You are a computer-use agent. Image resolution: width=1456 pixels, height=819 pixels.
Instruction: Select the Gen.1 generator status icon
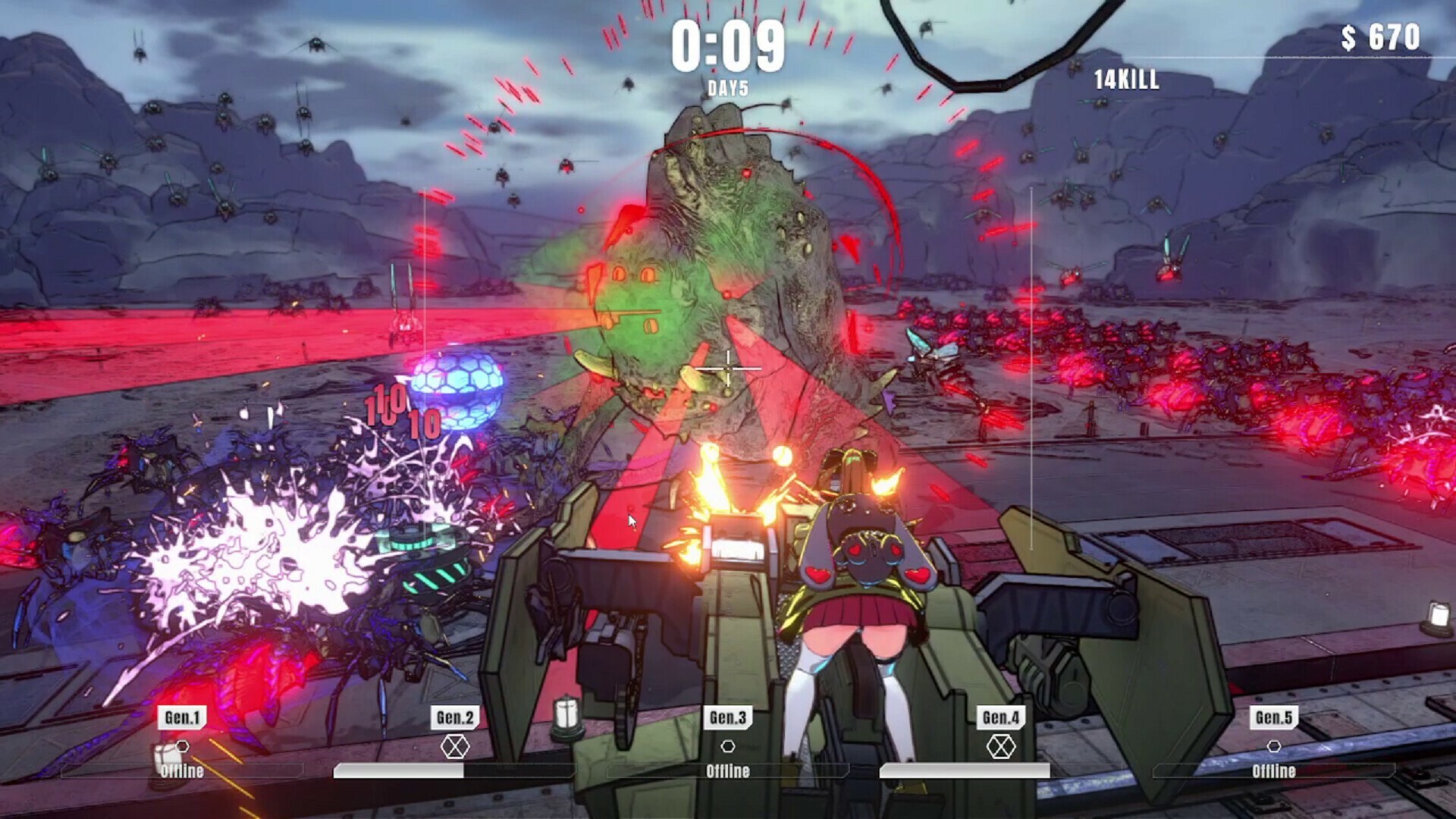tap(182, 747)
